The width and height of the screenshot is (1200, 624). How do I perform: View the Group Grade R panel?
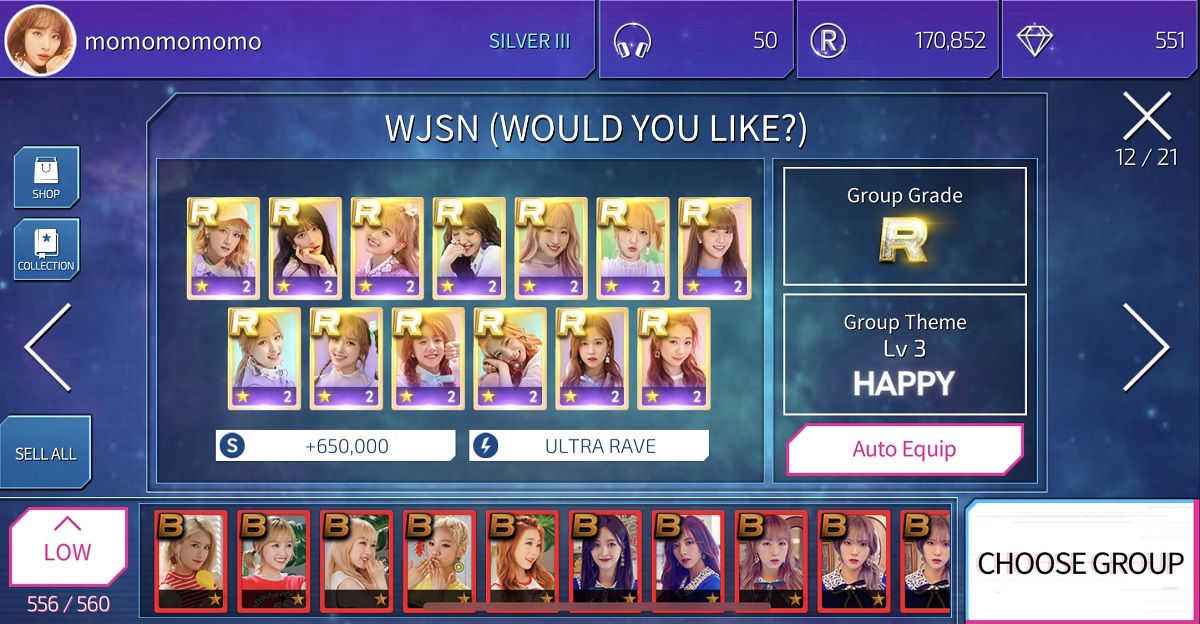point(904,226)
